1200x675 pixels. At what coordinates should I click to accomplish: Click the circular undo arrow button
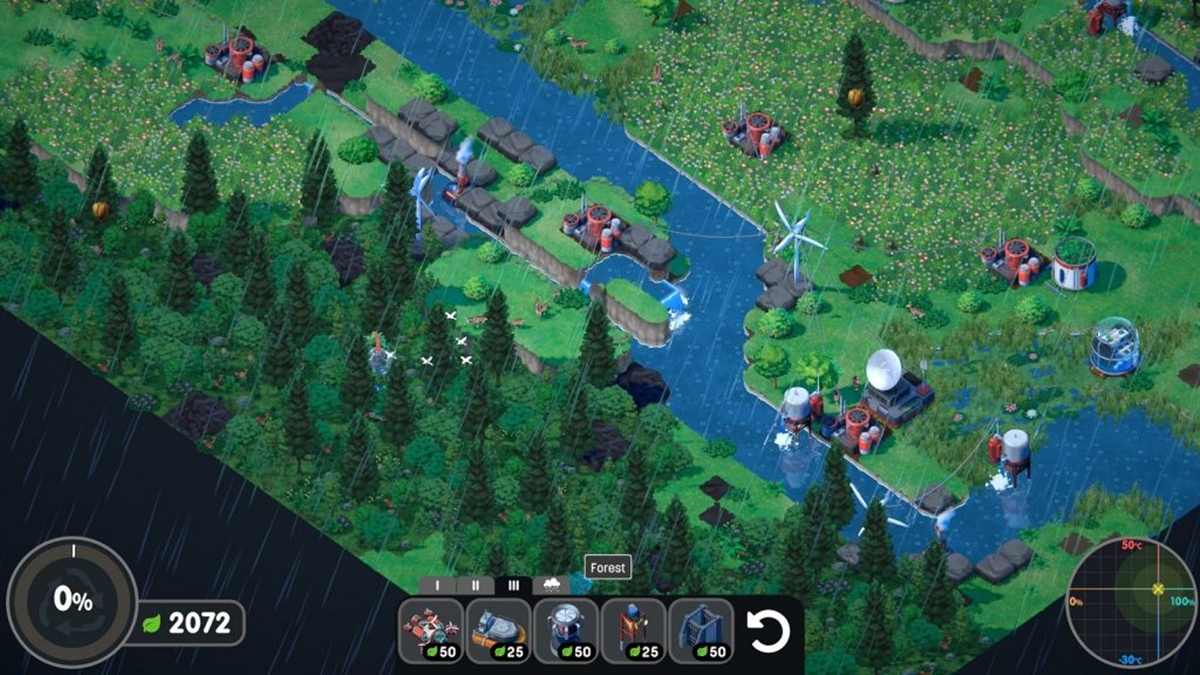click(x=769, y=631)
